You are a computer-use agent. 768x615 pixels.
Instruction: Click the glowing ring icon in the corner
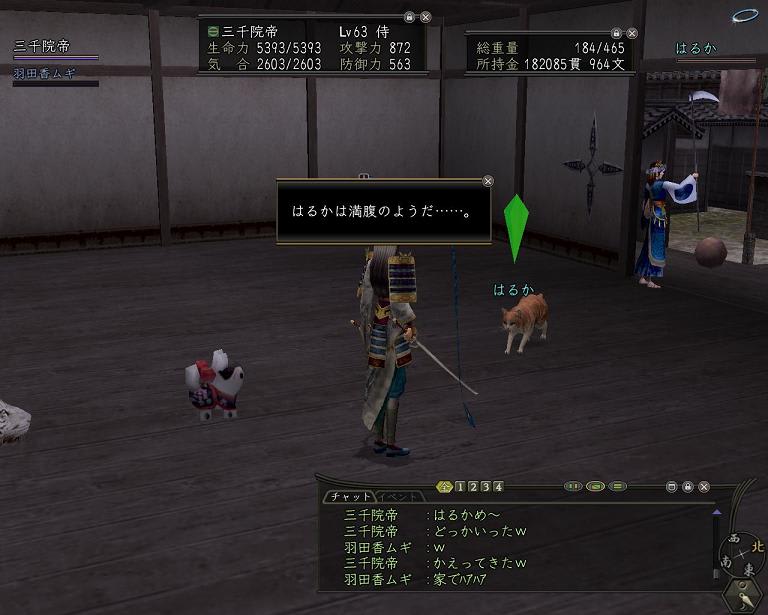click(x=745, y=16)
